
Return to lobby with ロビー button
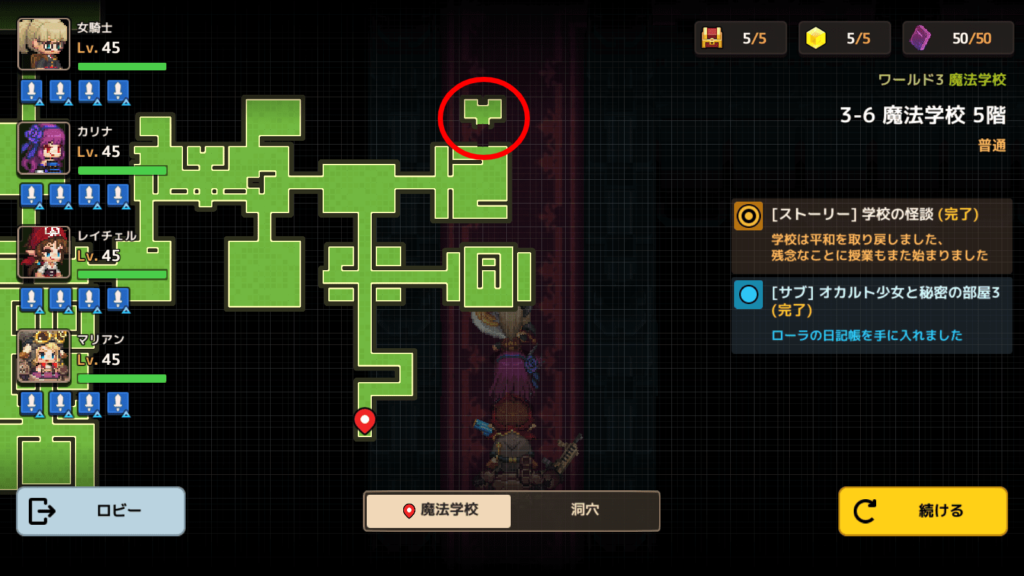click(100, 511)
